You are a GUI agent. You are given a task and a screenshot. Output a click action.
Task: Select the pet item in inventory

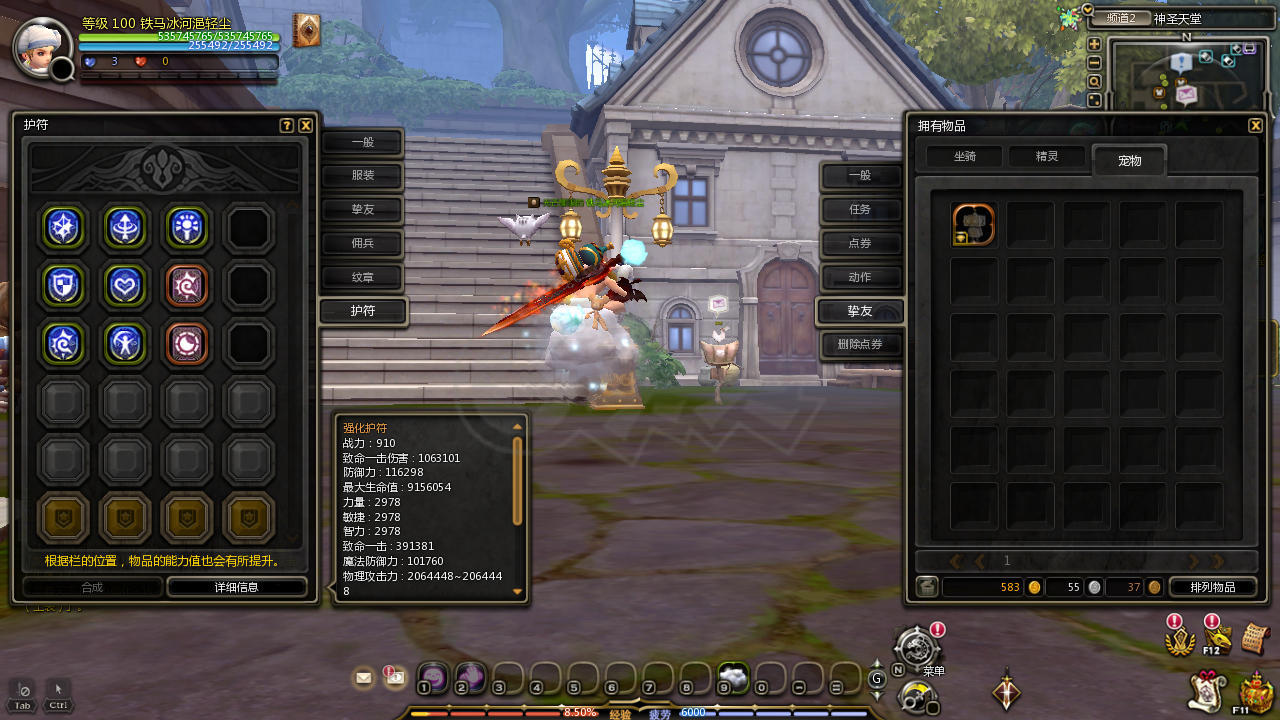click(973, 225)
